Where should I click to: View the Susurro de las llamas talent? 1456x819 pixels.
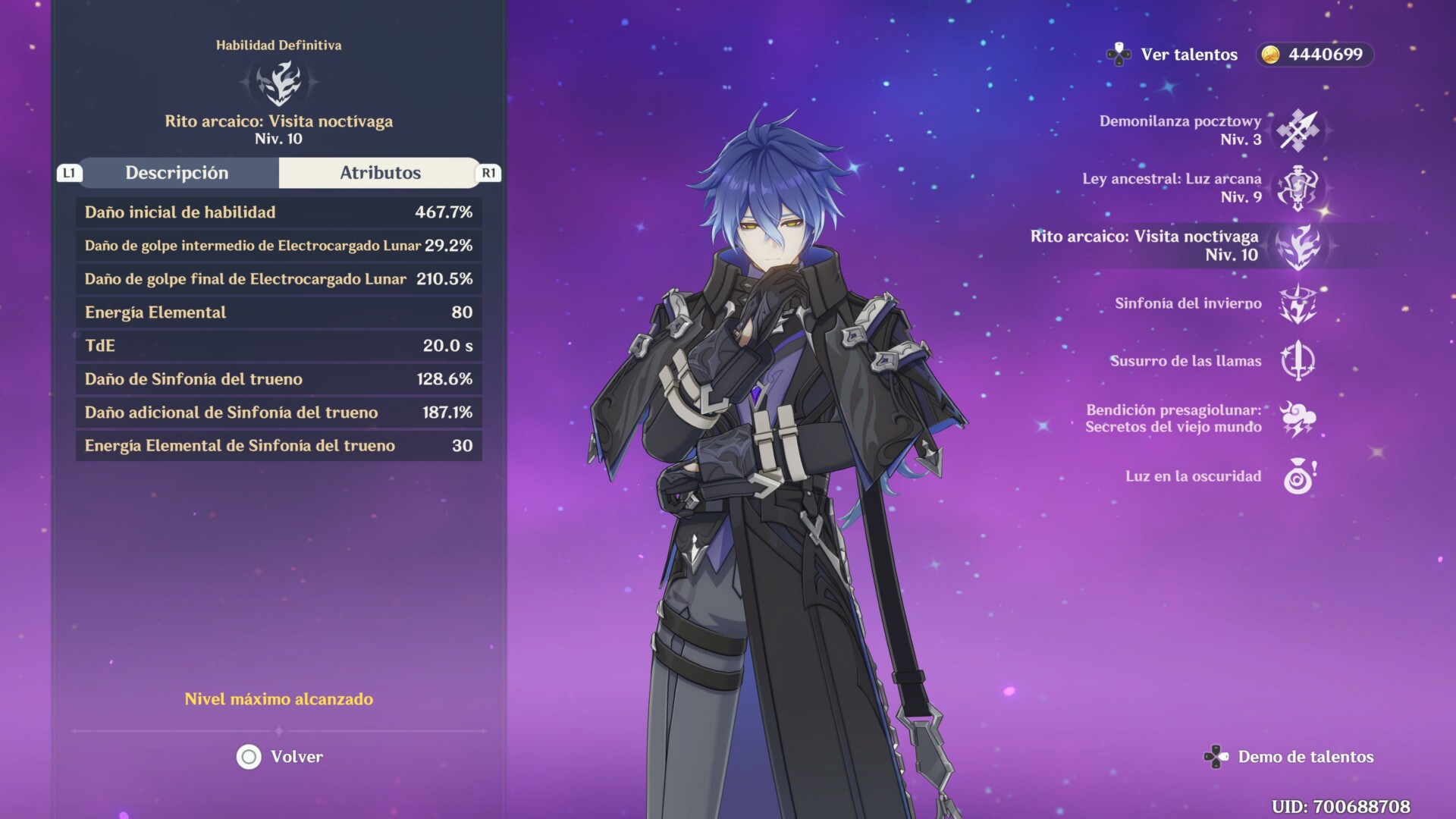1298,361
